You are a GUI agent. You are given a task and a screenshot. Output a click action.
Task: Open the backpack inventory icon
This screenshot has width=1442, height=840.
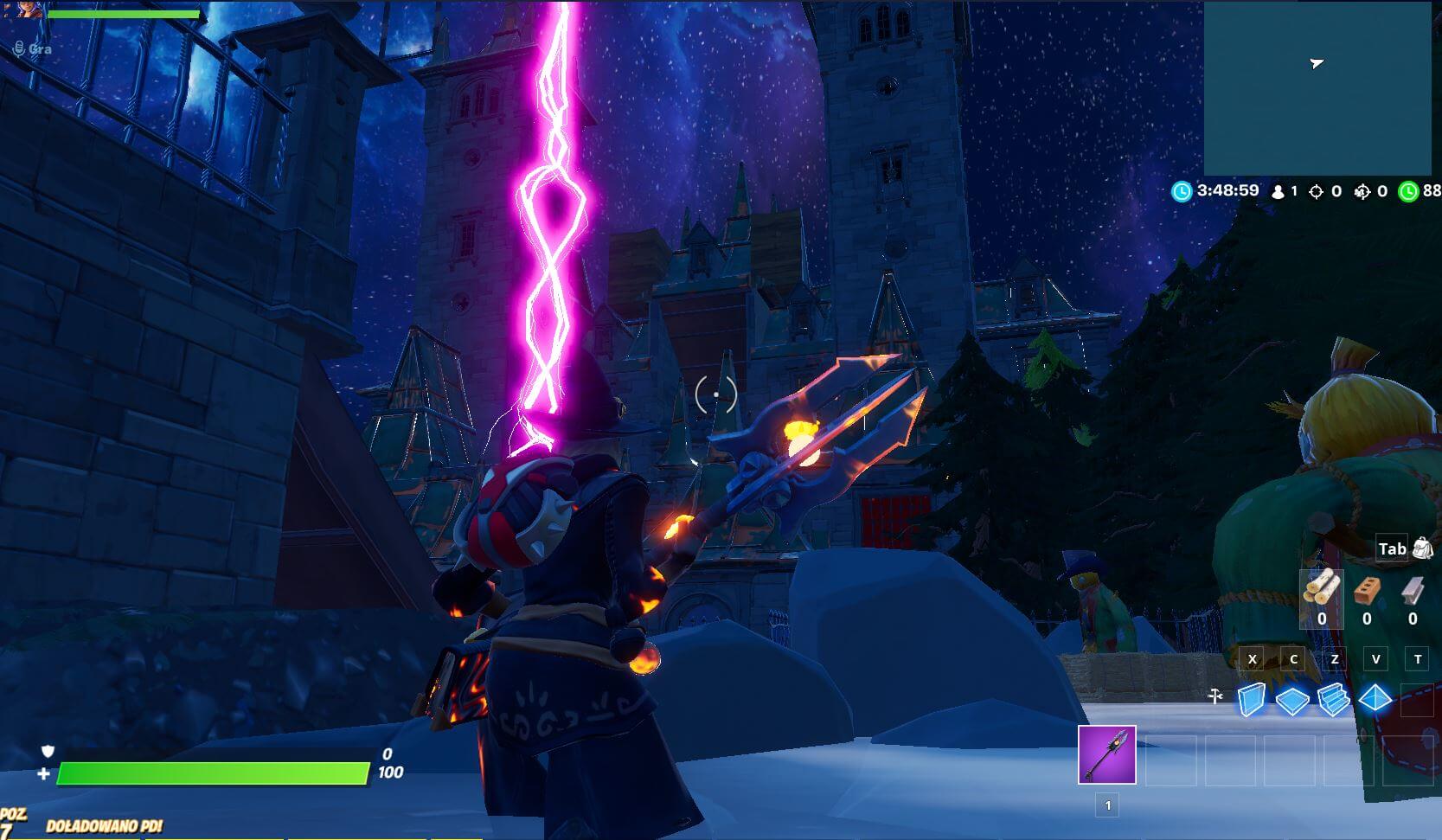1422,548
